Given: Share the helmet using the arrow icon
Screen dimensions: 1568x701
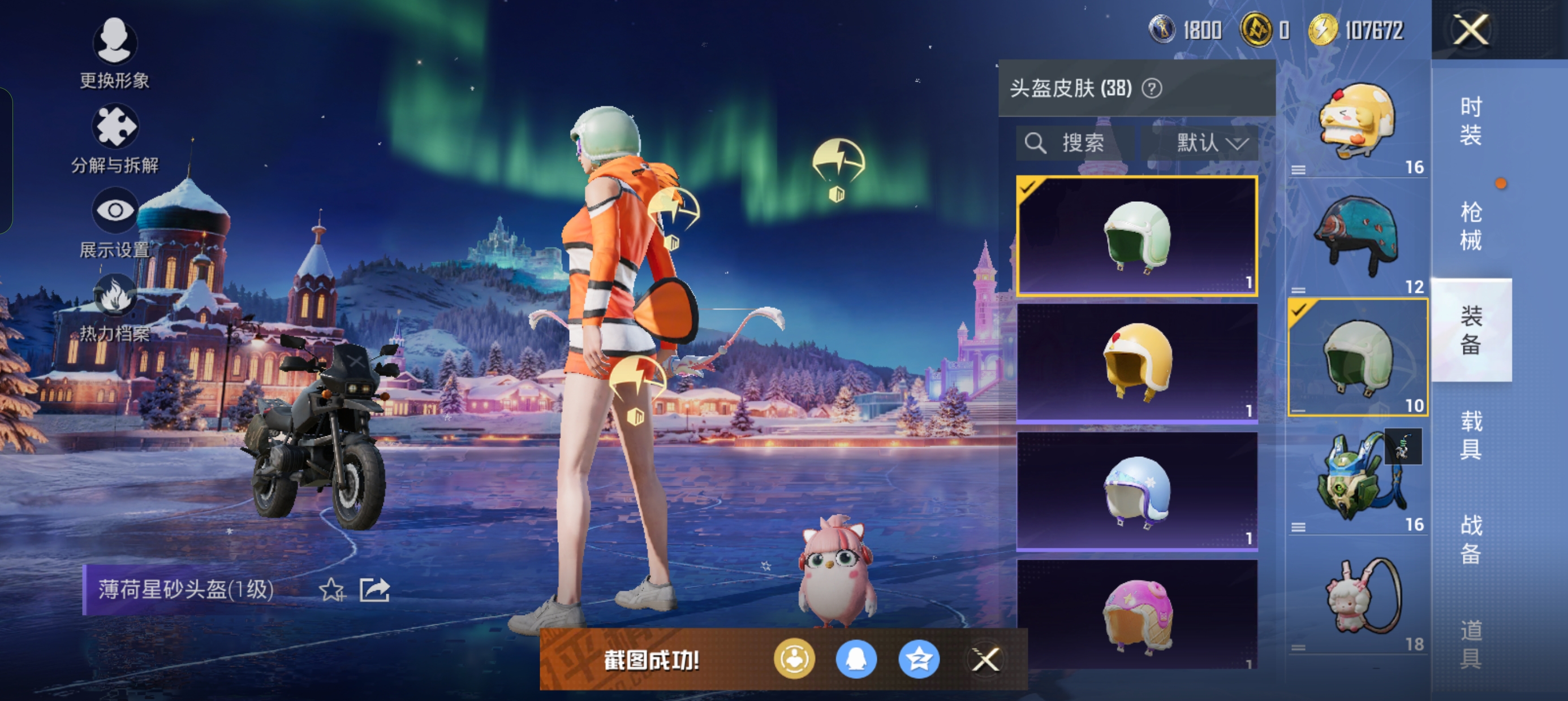Looking at the screenshot, I should [x=374, y=589].
